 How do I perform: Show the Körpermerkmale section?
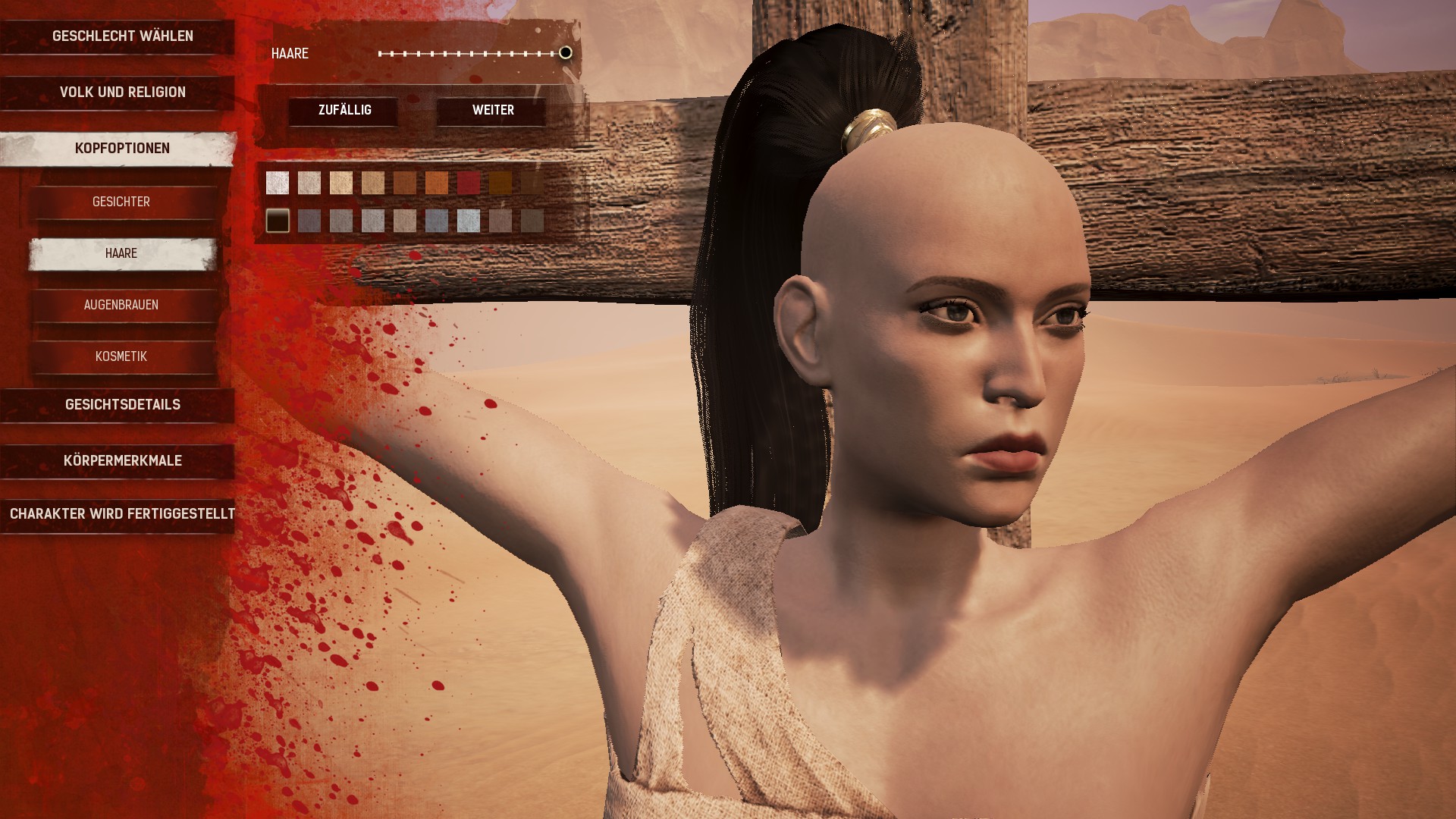pos(122,461)
